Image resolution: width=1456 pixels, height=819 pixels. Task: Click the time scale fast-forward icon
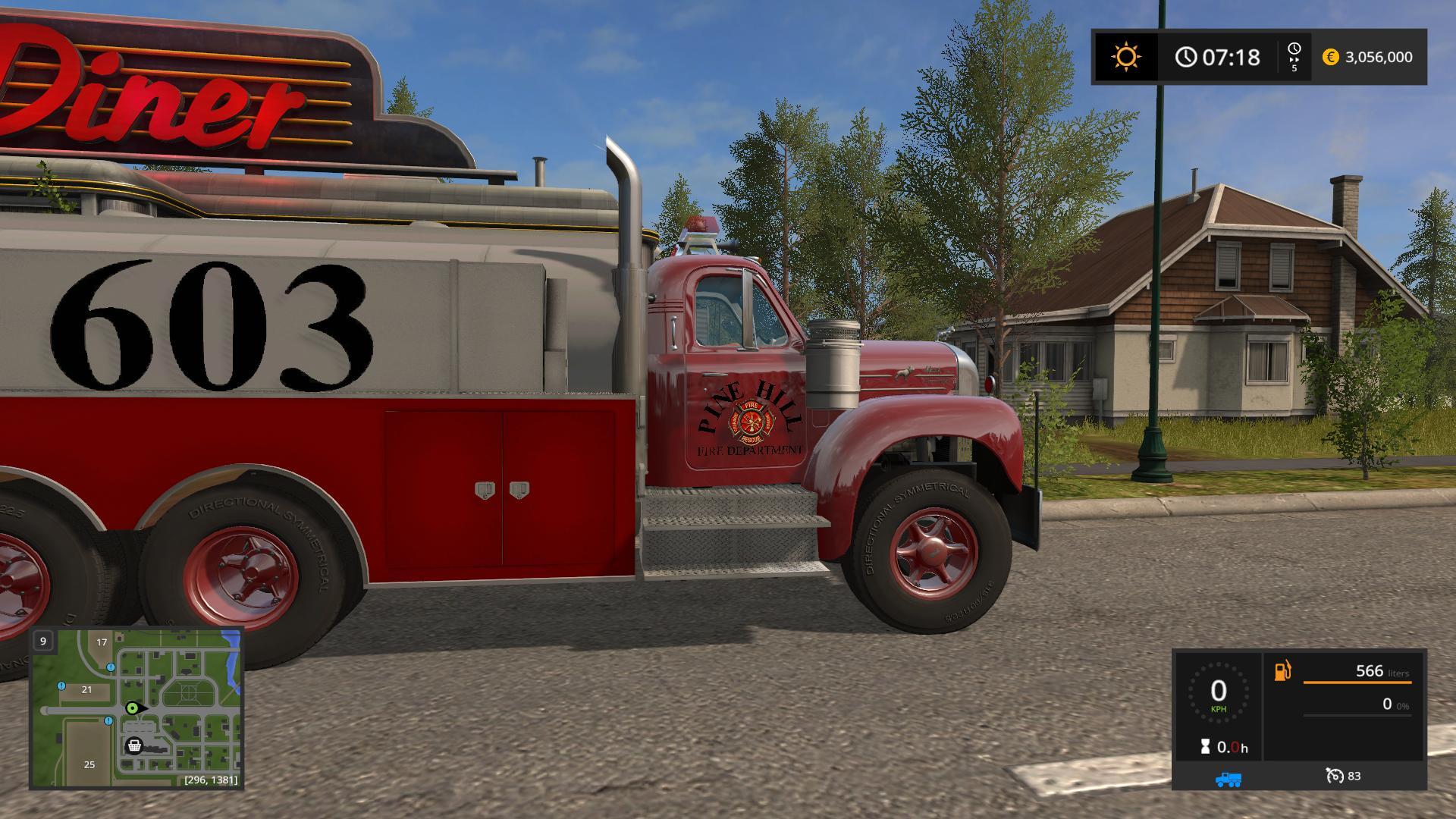[x=1294, y=57]
